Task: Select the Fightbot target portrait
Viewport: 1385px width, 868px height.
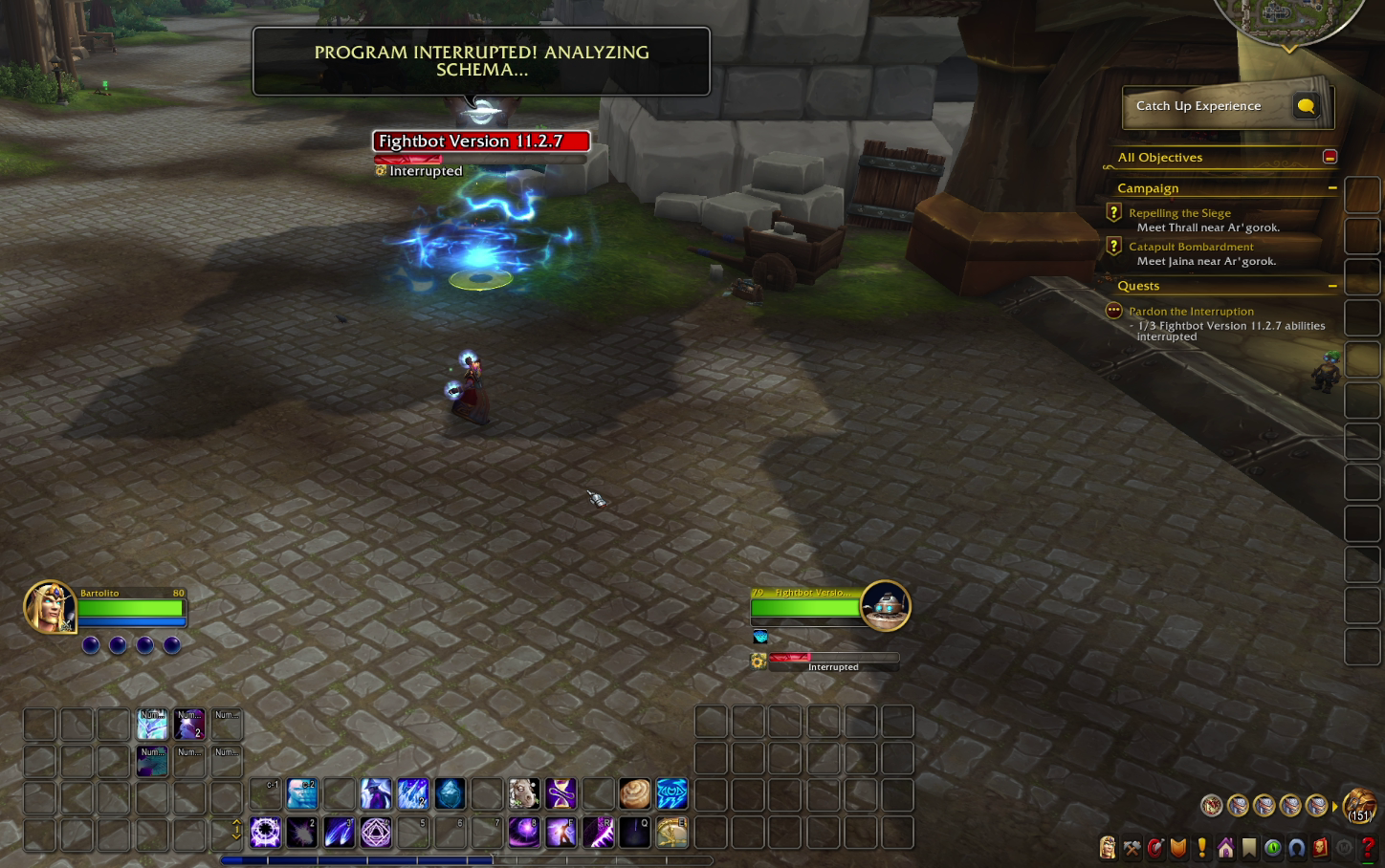Action: tap(885, 605)
